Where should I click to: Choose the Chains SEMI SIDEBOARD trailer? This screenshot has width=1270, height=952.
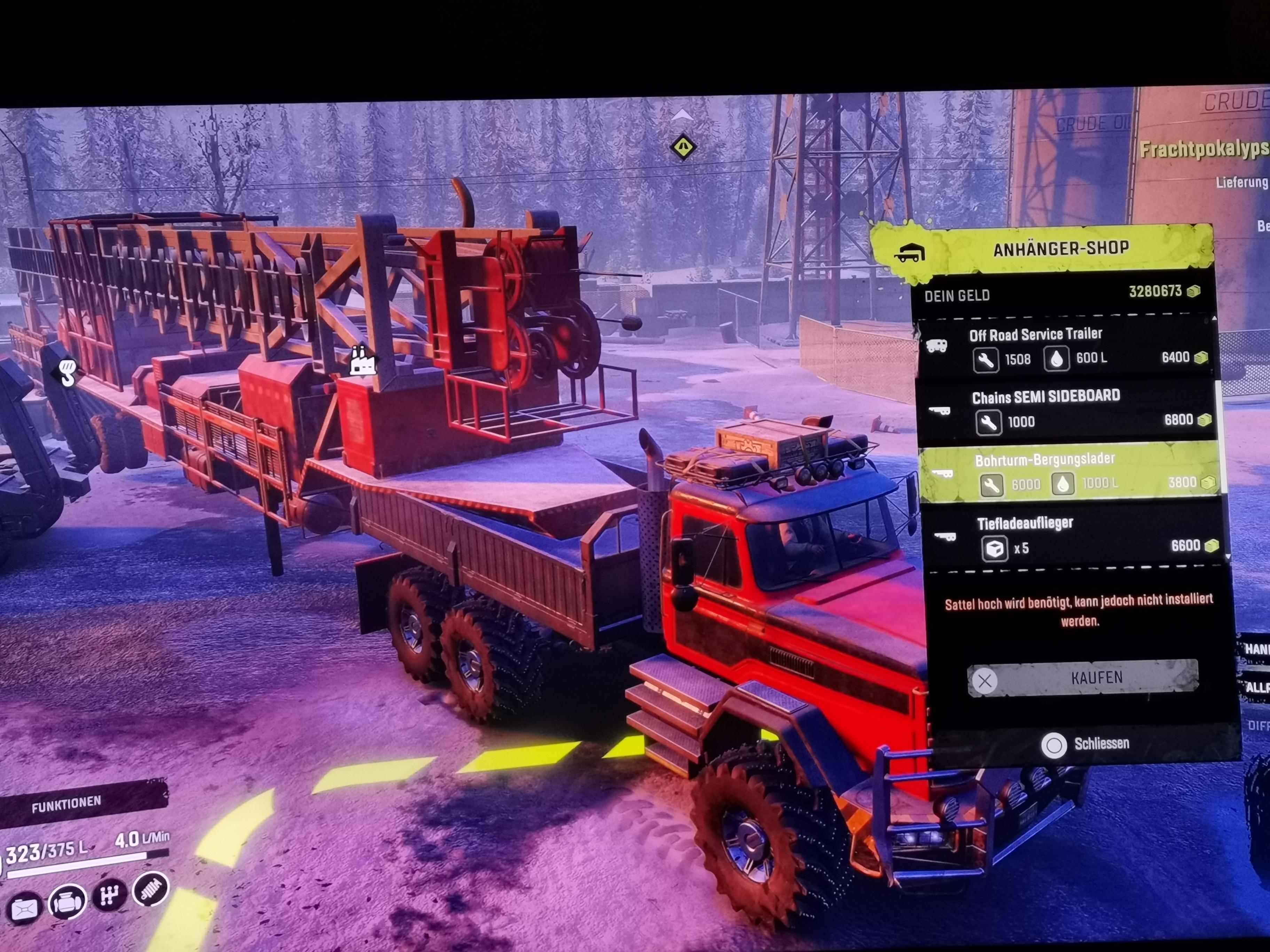pyautogui.click(x=1068, y=409)
